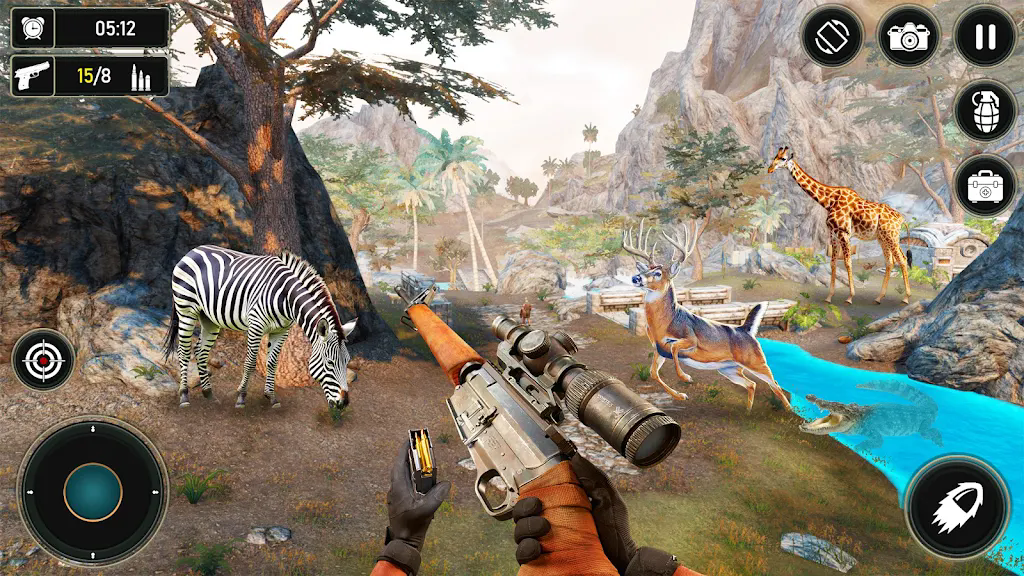Screen dimensions: 1024x576
Task: Use the medkit button
Action: (985, 186)
